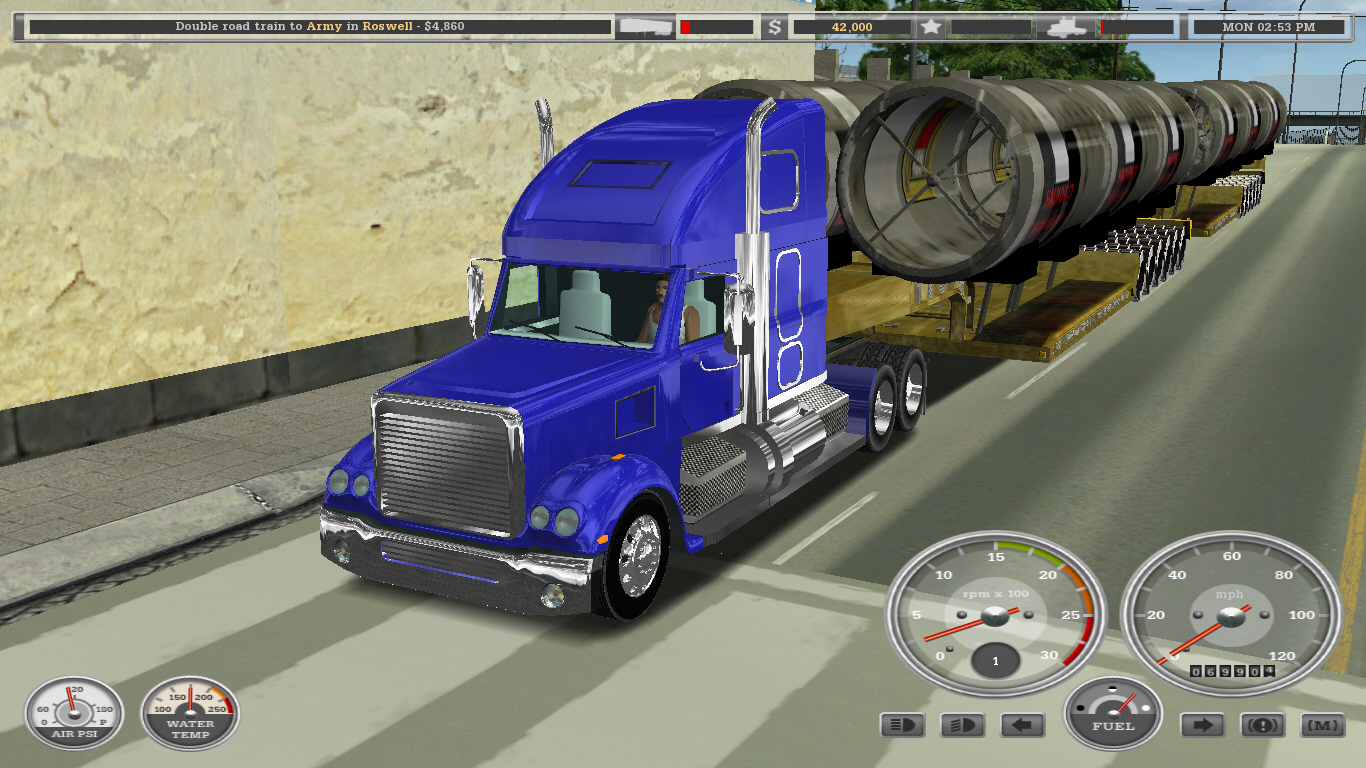Activate the right turn signal arrow
This screenshot has width=1366, height=768.
[1202, 725]
